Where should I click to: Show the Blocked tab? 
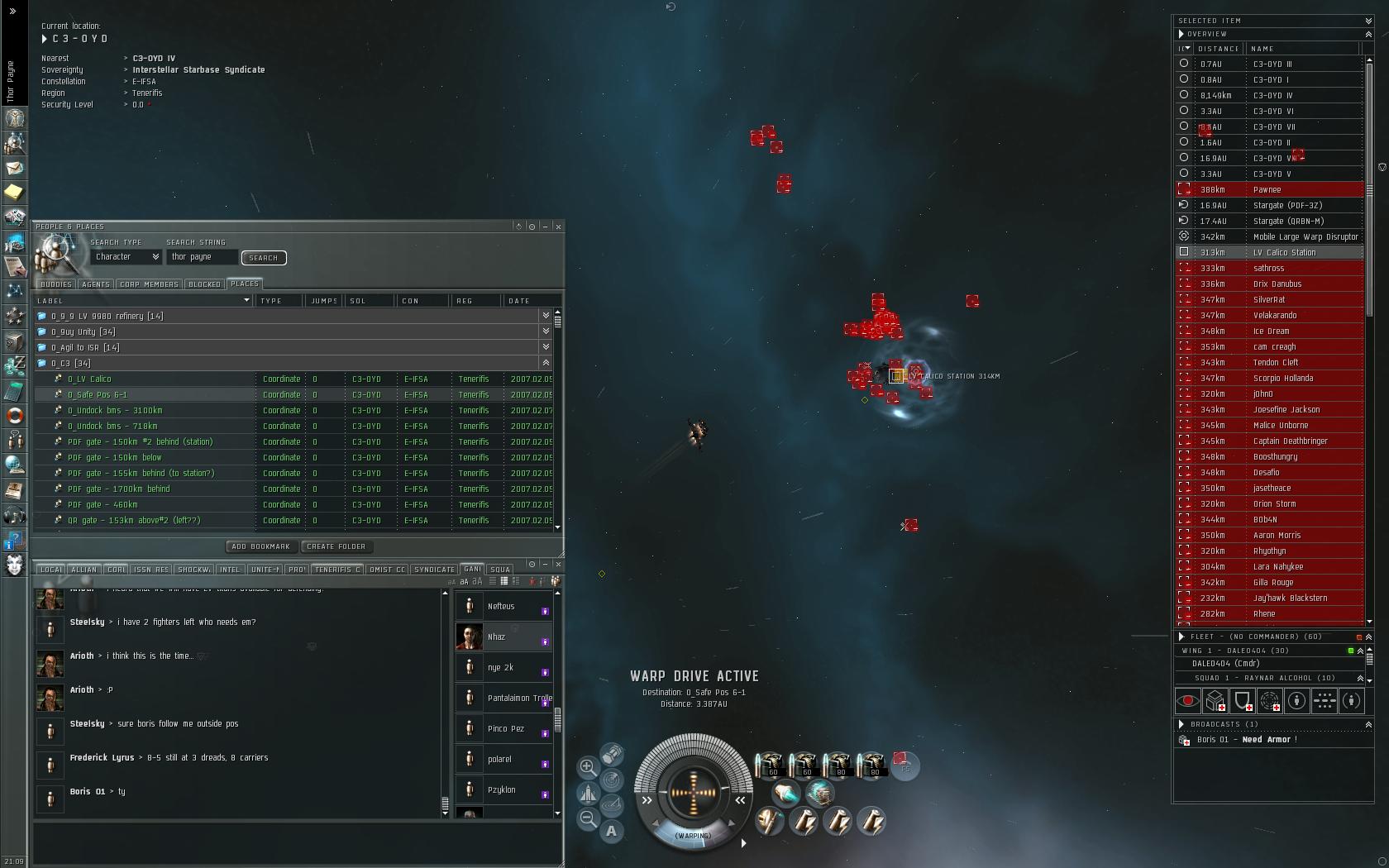(204, 284)
